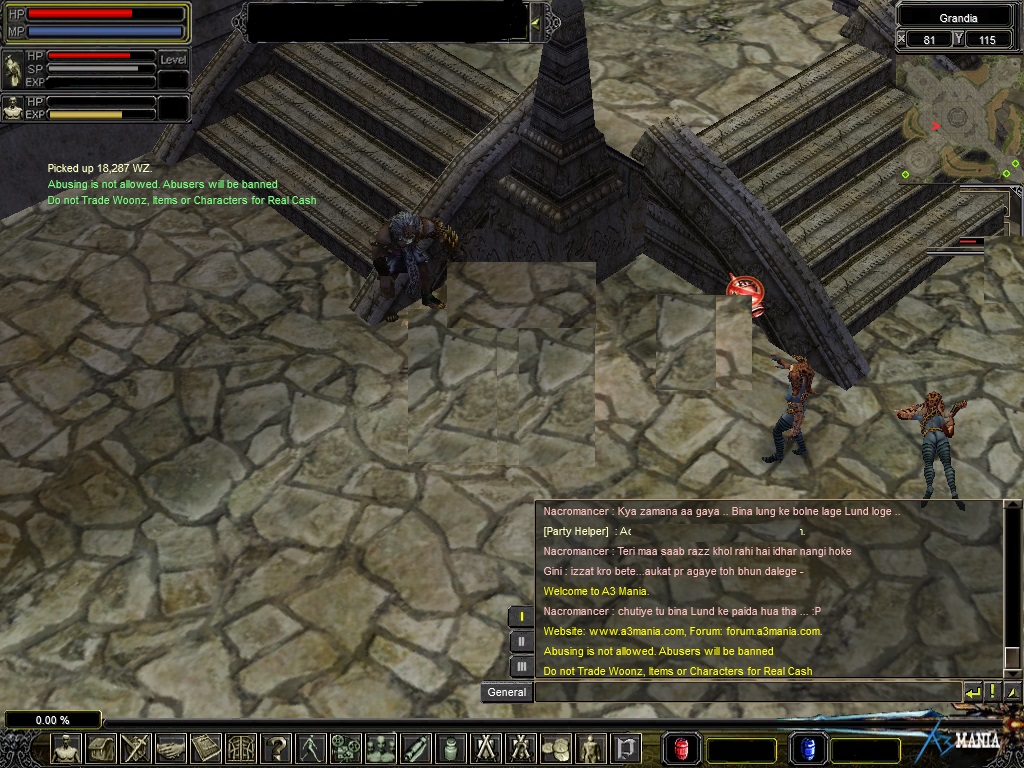Open the book icon in toolbar

tap(206, 748)
